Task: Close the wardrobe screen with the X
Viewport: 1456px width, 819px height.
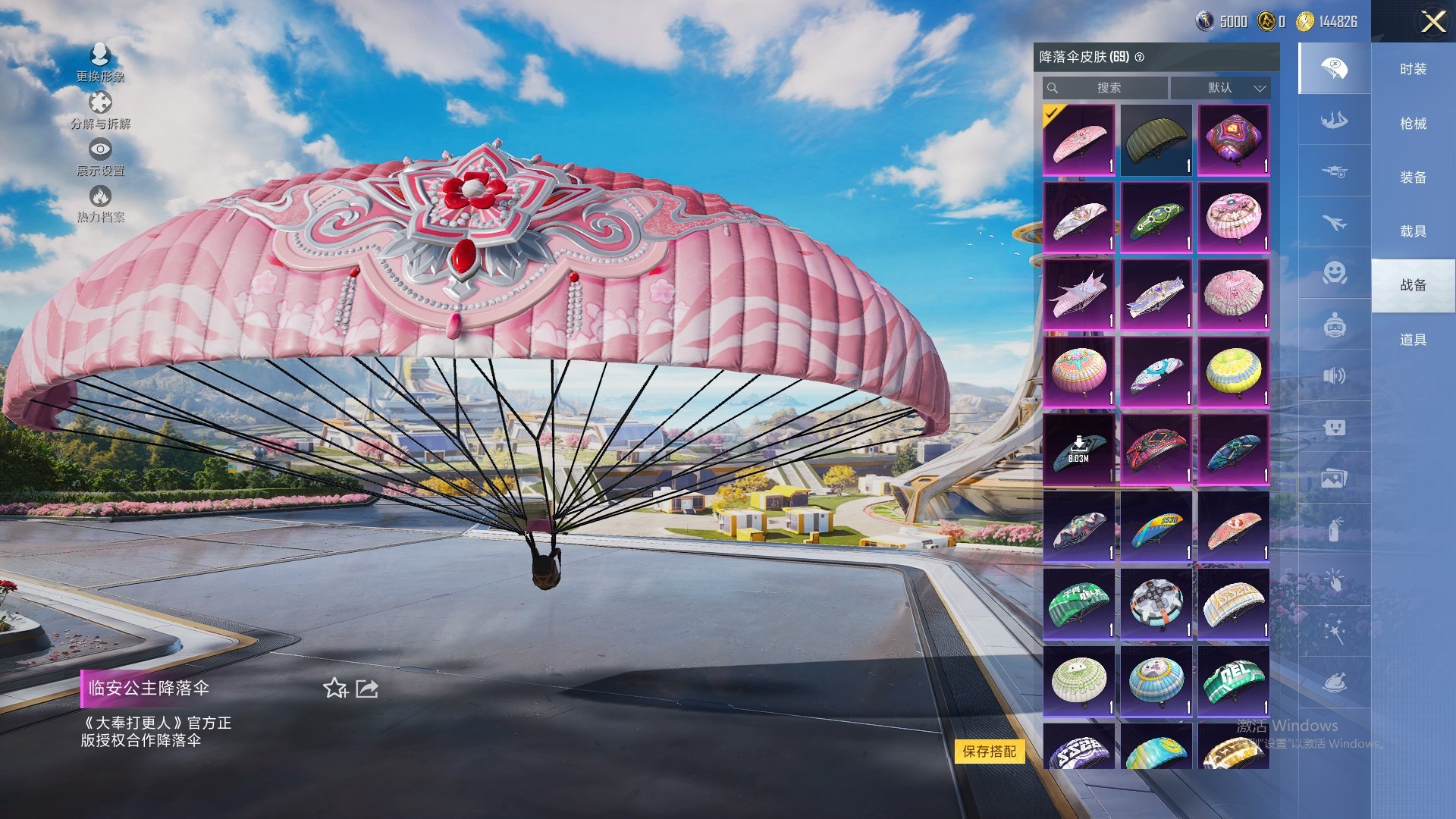Action: 1432,21
